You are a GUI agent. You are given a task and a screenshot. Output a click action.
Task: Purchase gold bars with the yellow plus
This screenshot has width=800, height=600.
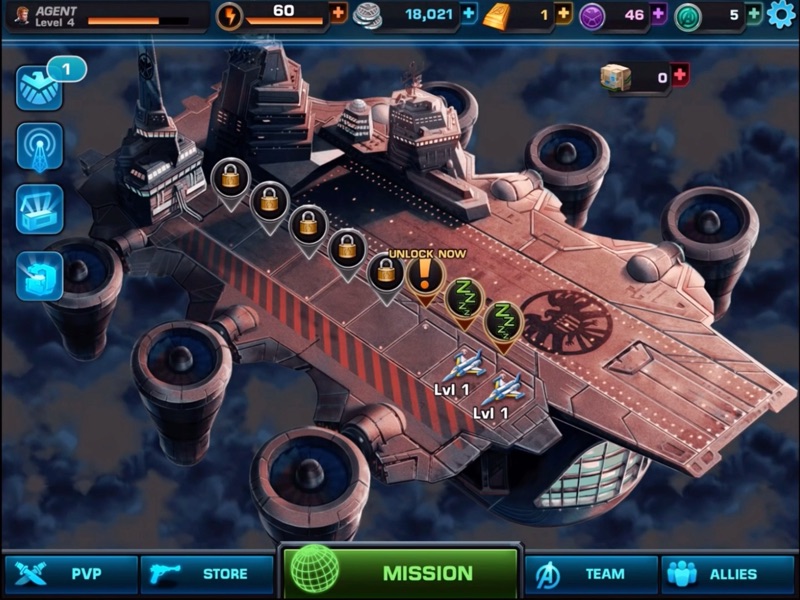click(x=563, y=14)
